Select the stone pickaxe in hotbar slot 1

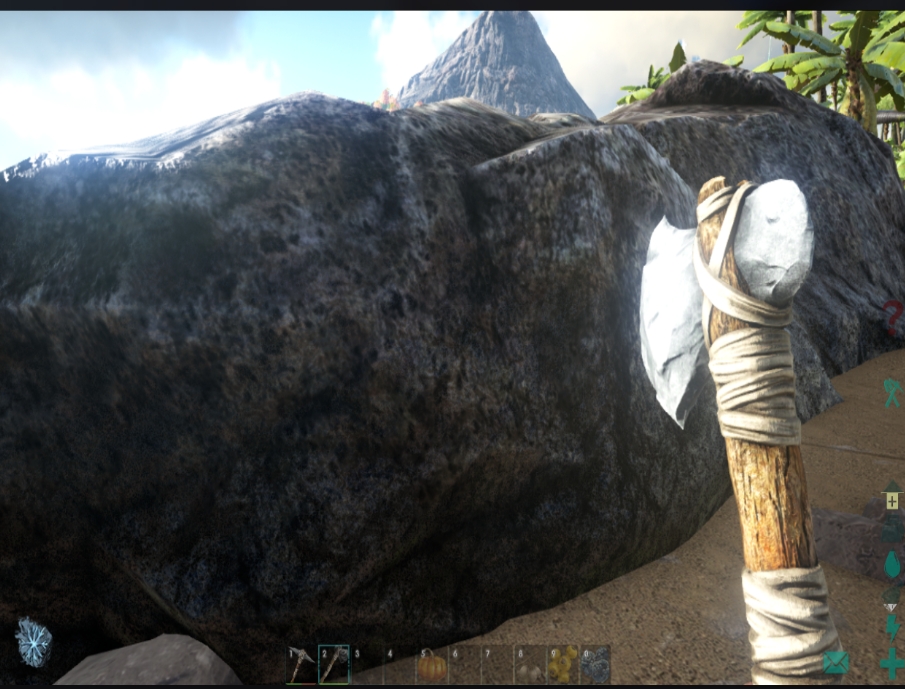click(302, 665)
